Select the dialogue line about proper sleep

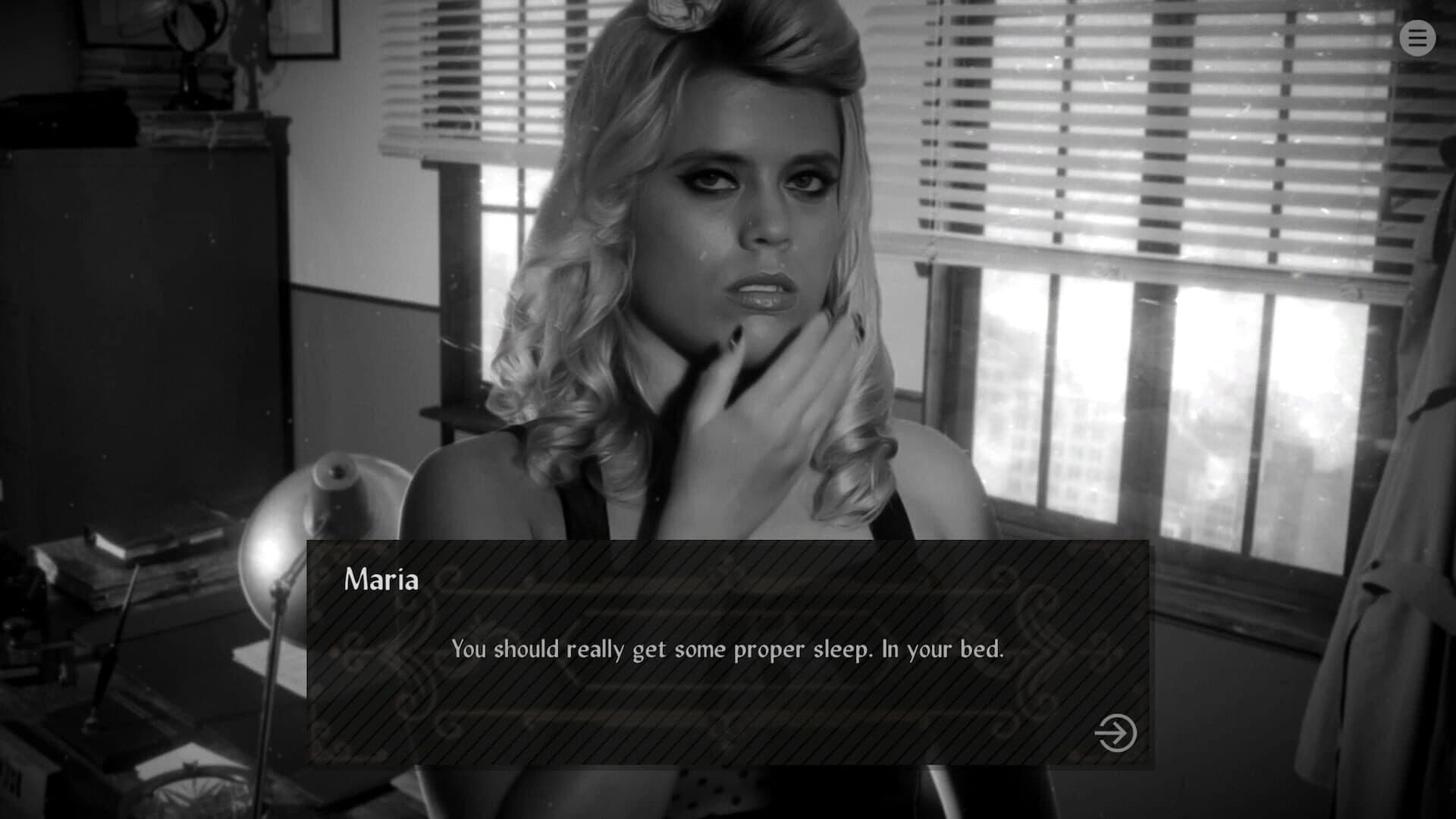728,648
